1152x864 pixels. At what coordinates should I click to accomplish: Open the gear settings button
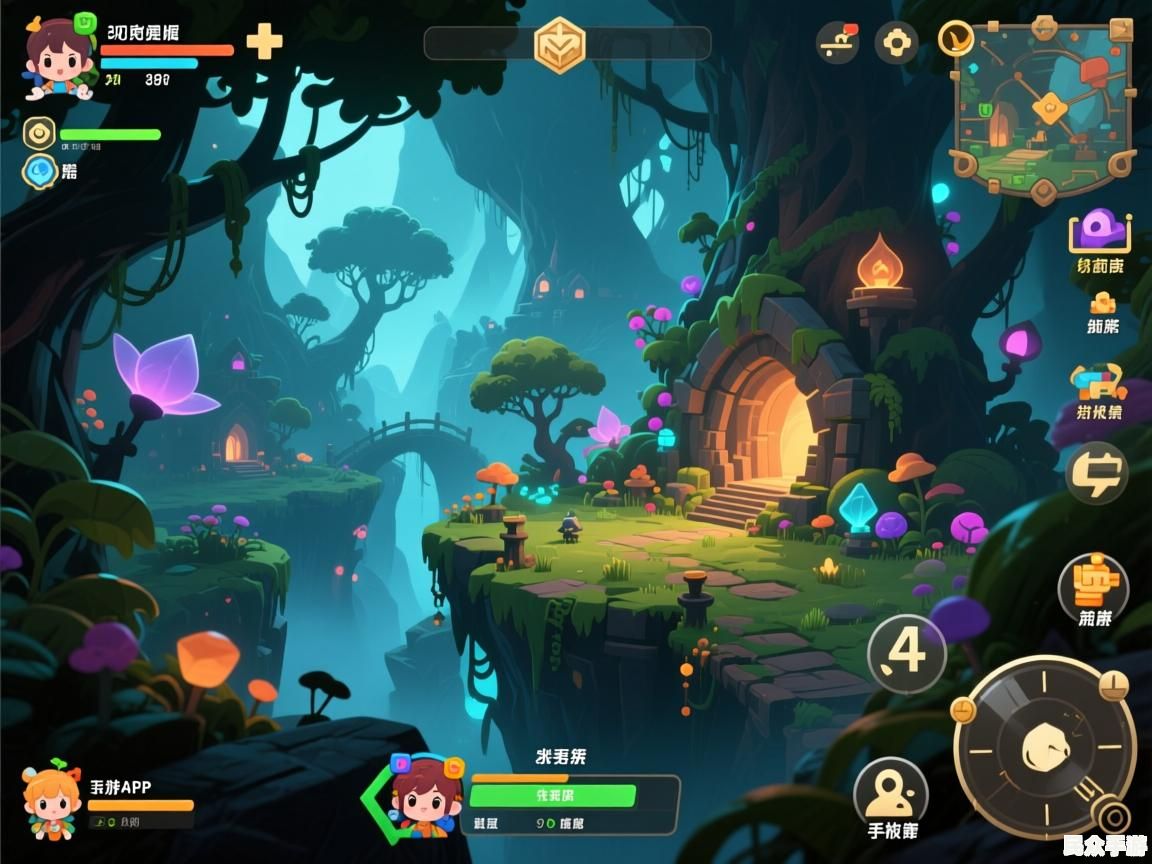click(x=896, y=43)
